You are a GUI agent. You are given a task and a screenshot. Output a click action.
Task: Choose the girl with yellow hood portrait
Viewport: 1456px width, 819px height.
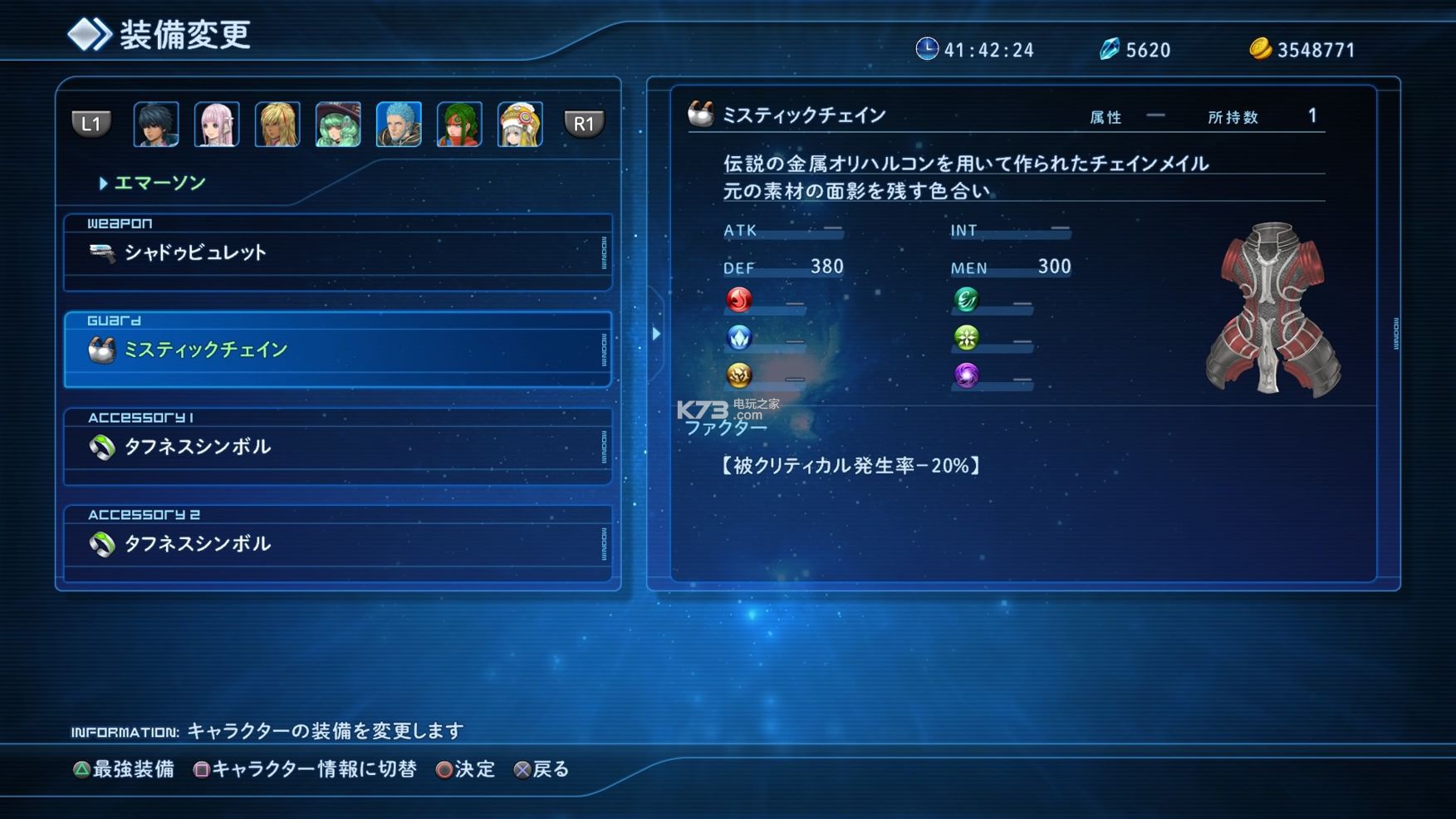point(520,125)
